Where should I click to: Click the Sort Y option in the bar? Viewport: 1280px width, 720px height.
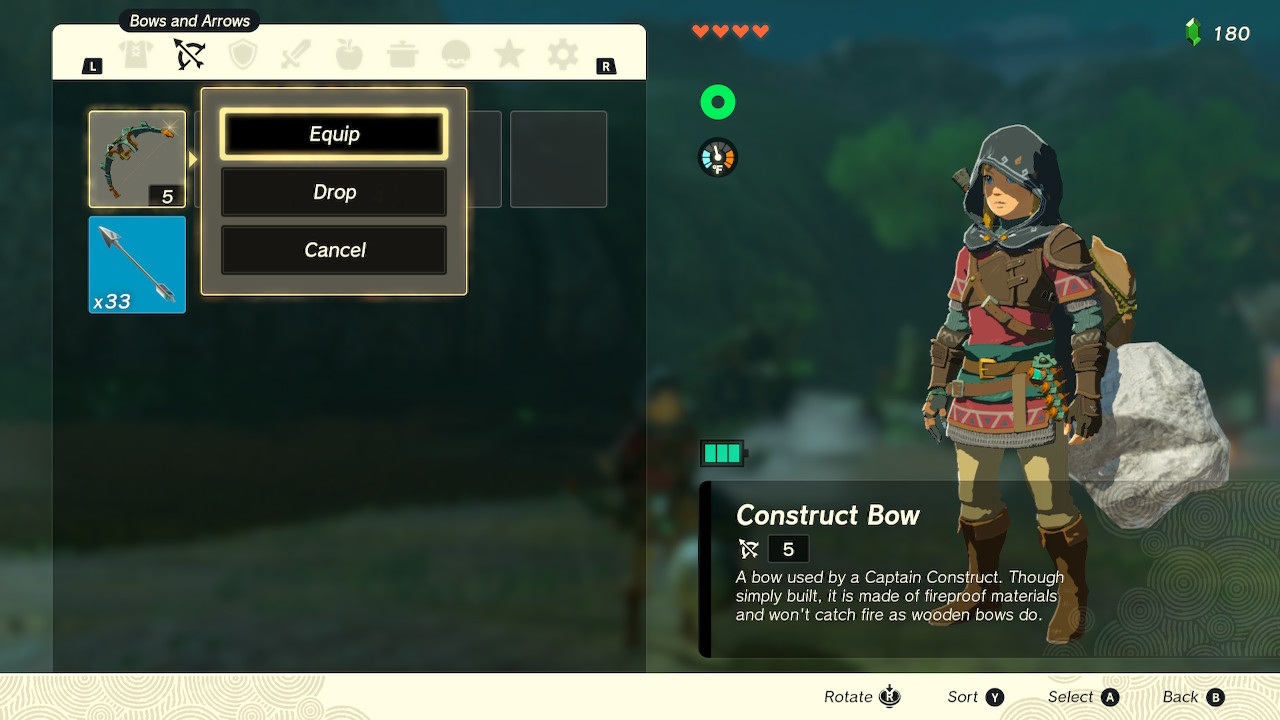(x=974, y=696)
